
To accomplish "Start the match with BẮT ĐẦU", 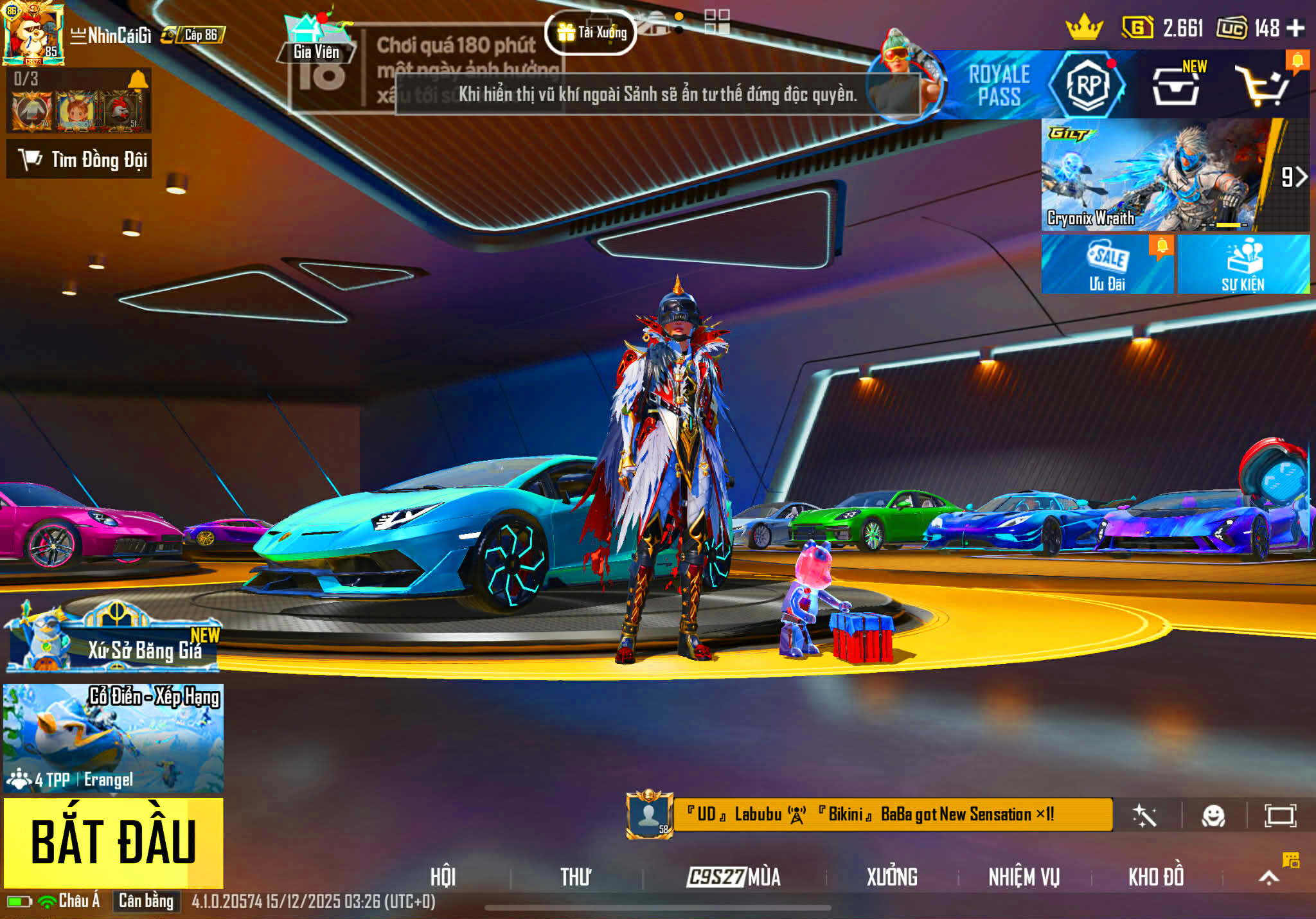I will 113,842.
